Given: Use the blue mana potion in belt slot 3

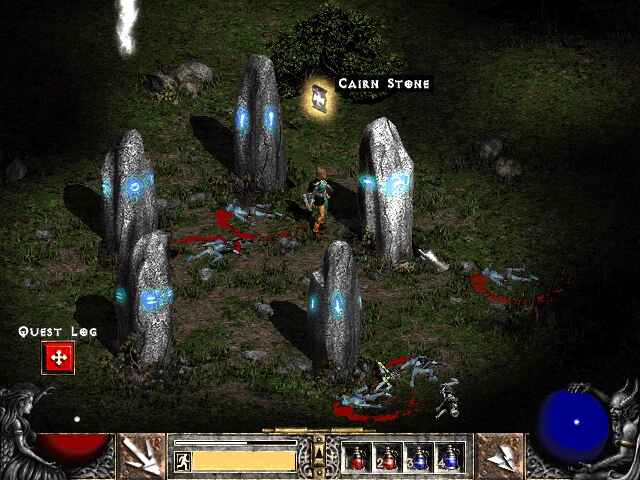Looking at the screenshot, I should tap(419, 458).
